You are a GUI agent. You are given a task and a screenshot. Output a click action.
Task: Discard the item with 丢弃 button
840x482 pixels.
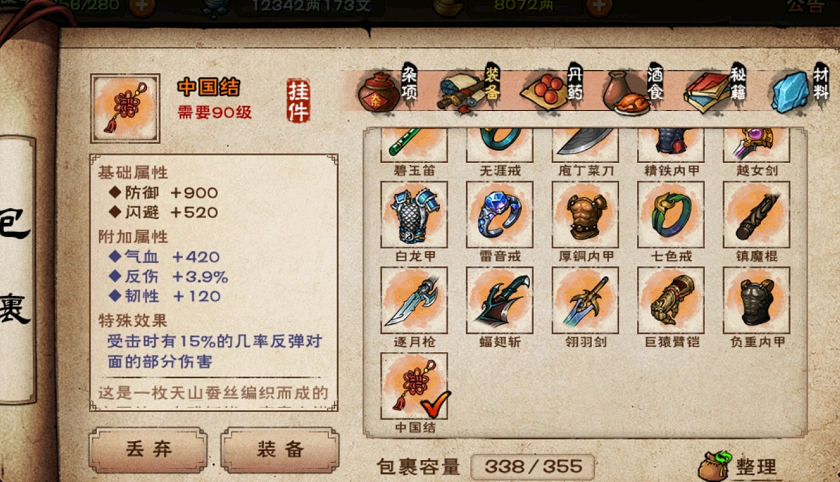pyautogui.click(x=148, y=450)
